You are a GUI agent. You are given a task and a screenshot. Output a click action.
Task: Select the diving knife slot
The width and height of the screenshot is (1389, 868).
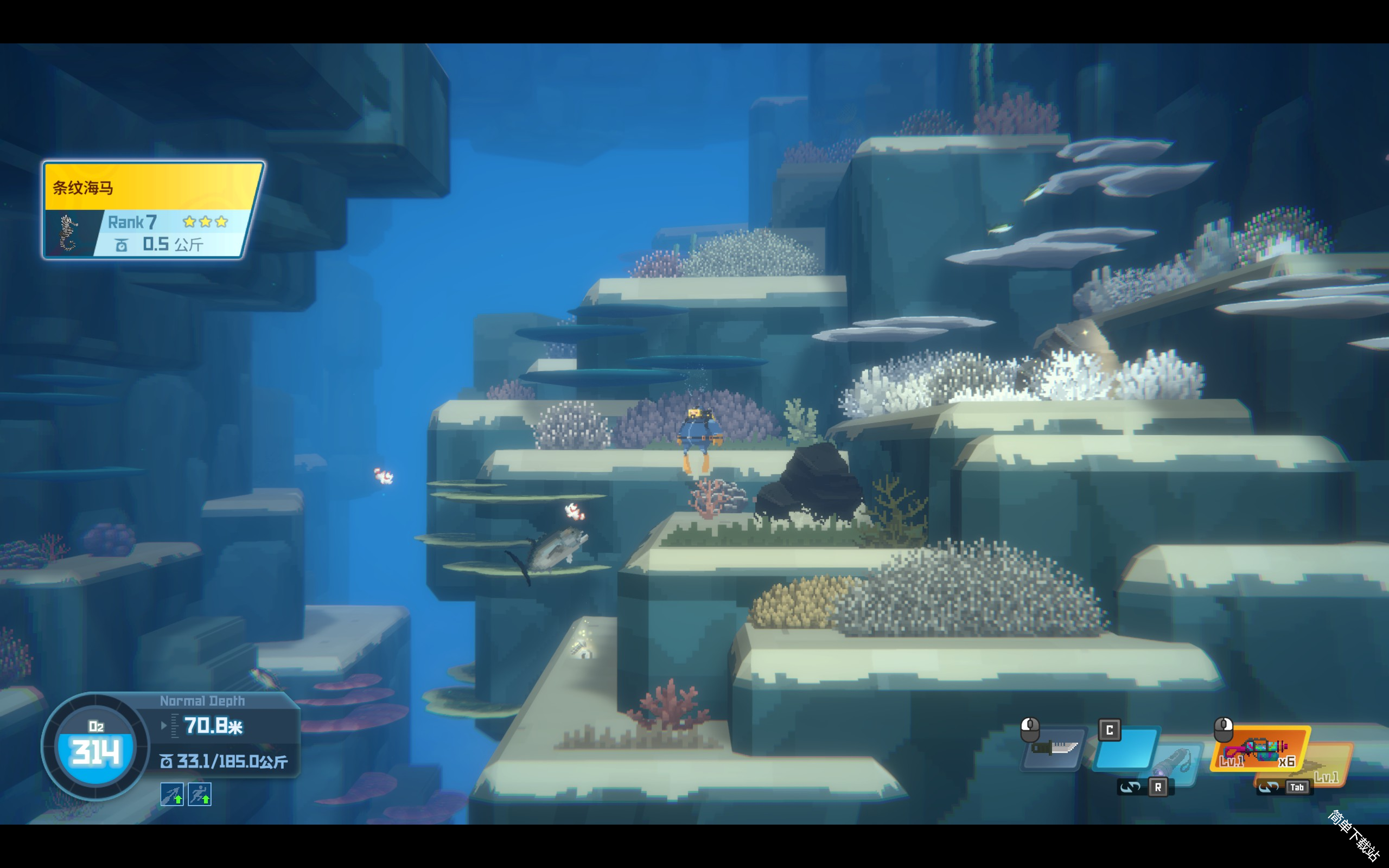(x=1054, y=748)
